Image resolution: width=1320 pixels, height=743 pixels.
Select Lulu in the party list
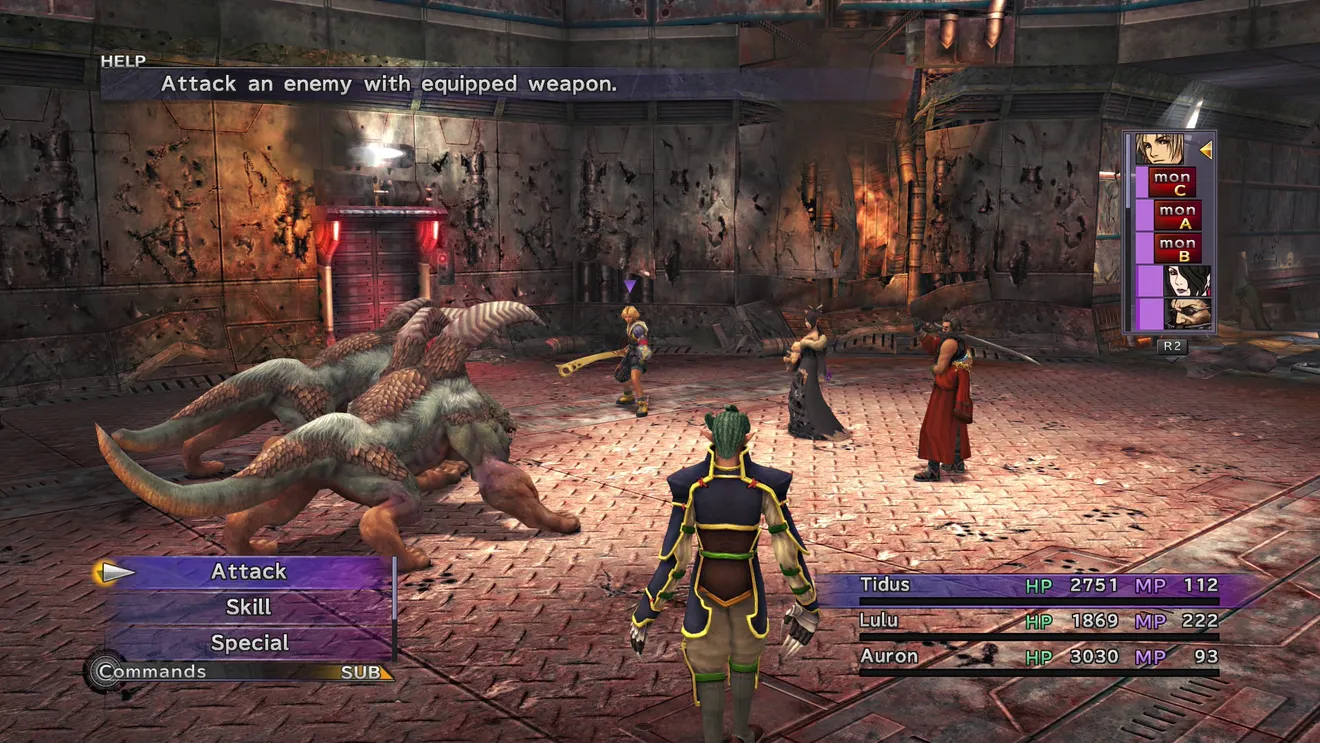tap(879, 621)
